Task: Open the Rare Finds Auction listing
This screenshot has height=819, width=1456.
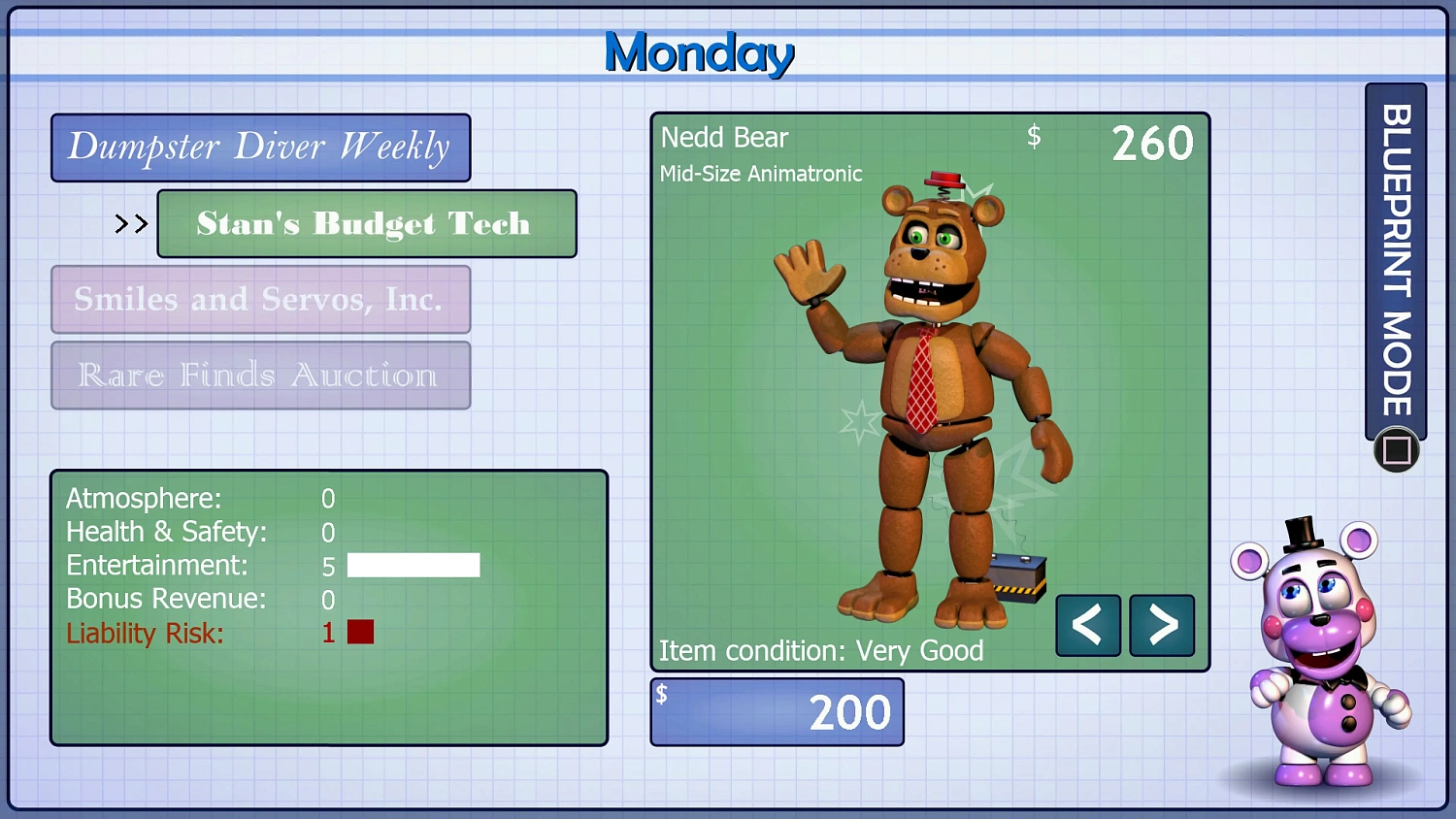Action: (260, 376)
